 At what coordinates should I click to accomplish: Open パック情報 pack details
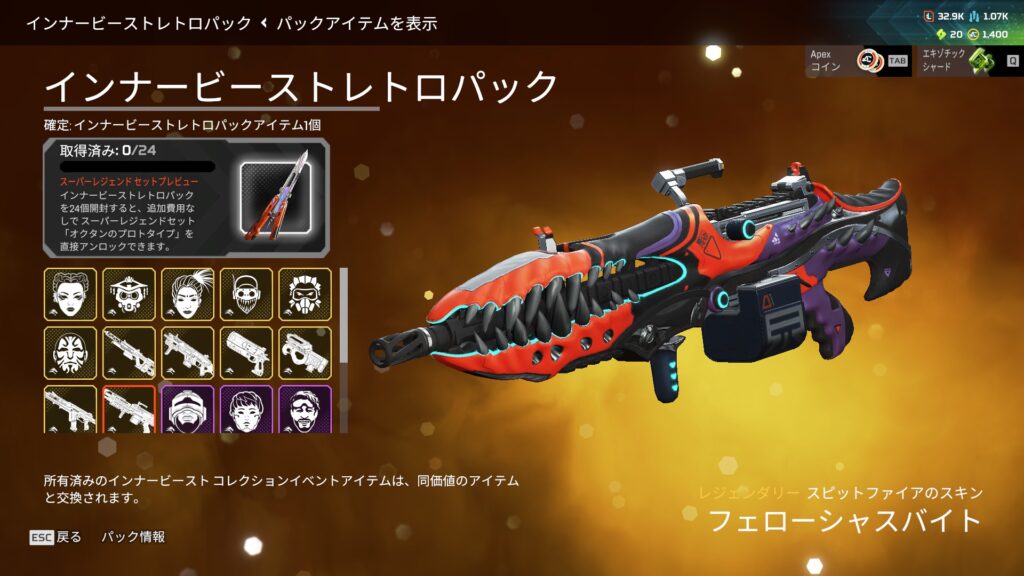(x=133, y=537)
